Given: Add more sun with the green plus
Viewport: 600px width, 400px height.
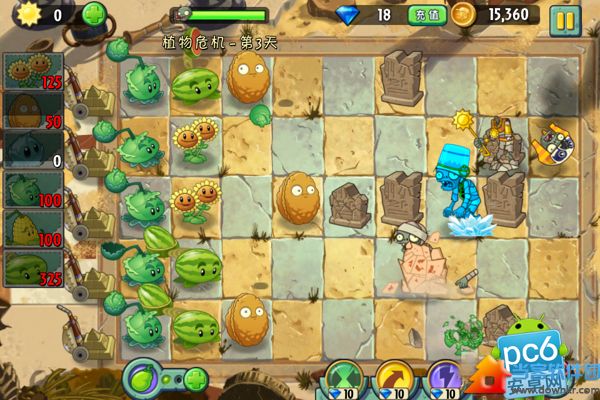Looking at the screenshot, I should [93, 15].
